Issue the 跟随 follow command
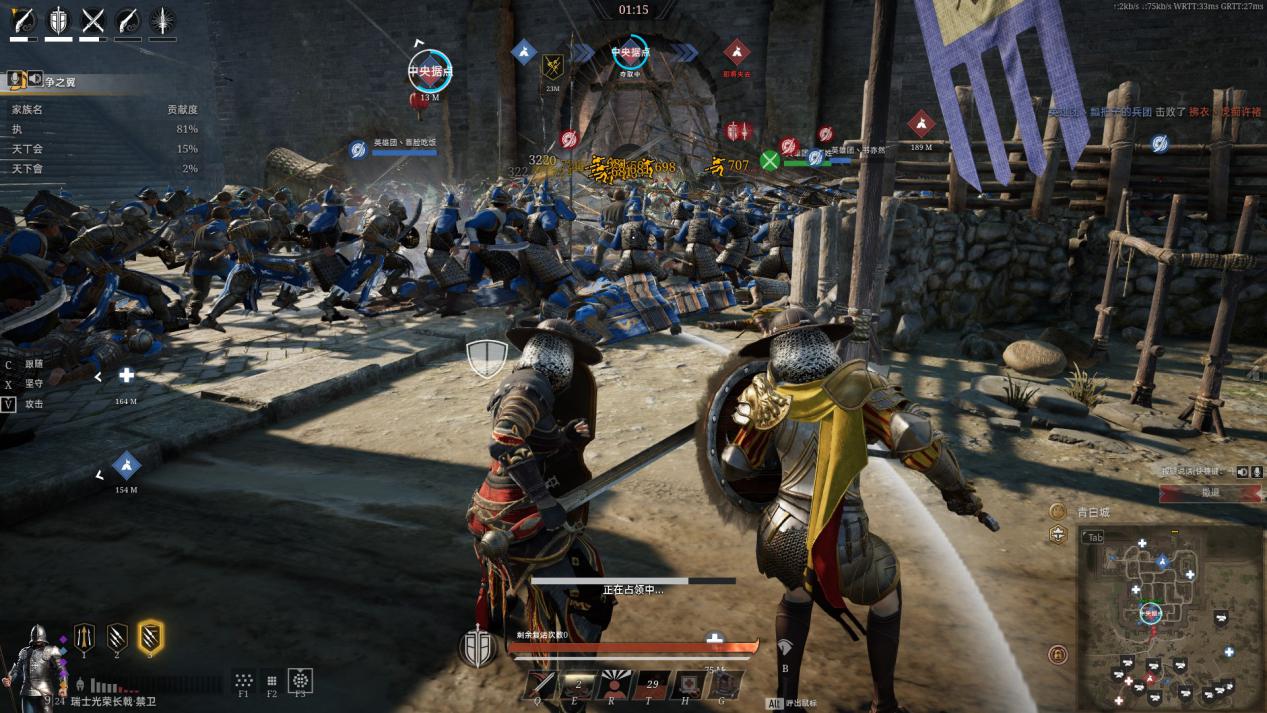Screen dimensions: 1267x713 (x=34, y=365)
